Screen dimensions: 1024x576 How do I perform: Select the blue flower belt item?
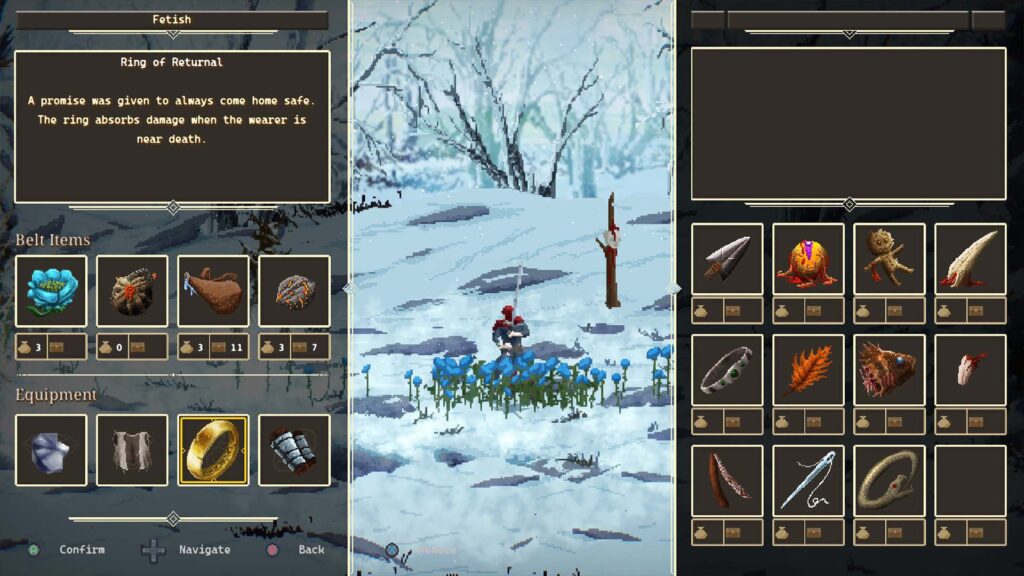[51, 291]
